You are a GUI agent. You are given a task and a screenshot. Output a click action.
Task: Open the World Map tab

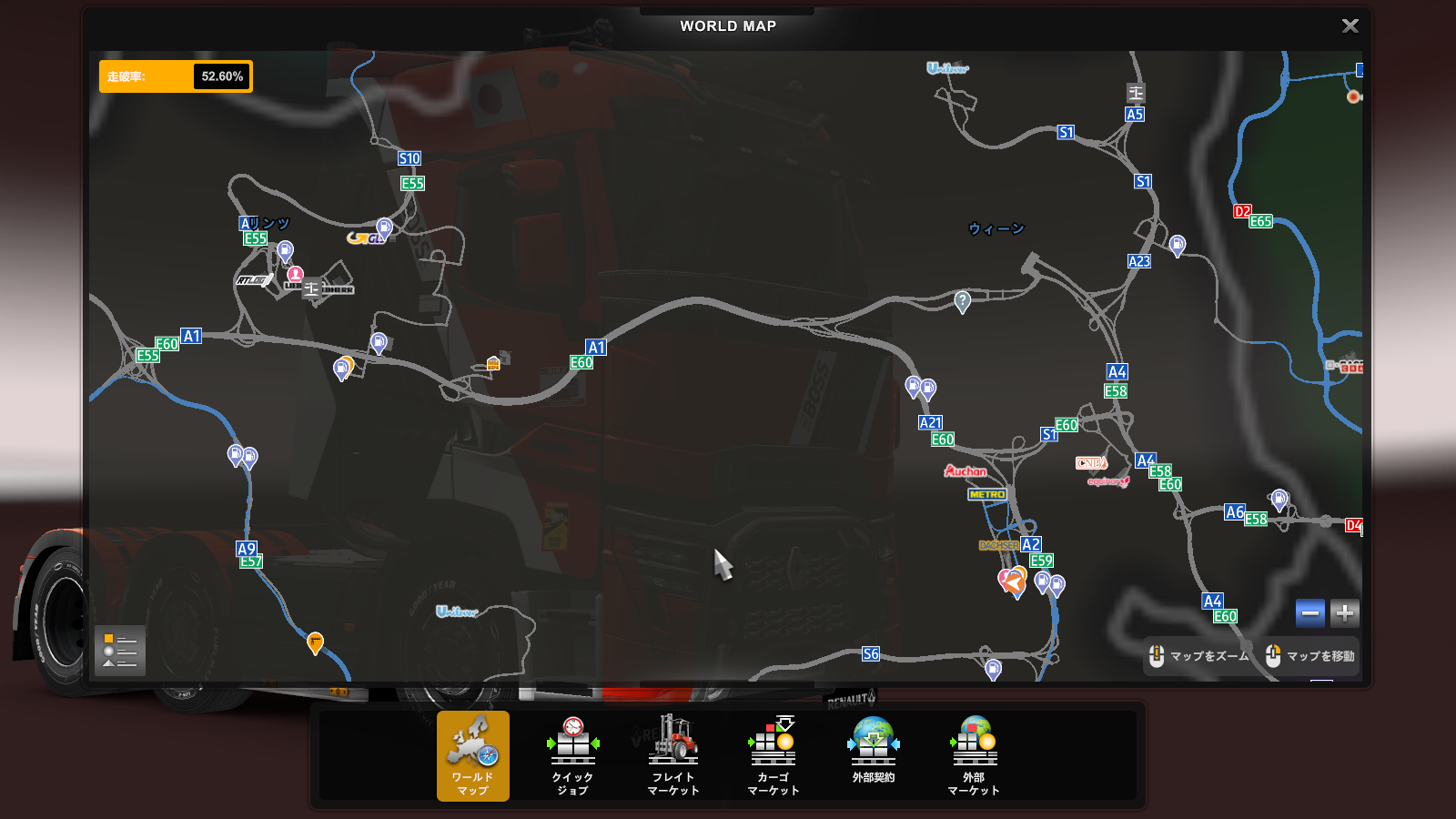472,755
